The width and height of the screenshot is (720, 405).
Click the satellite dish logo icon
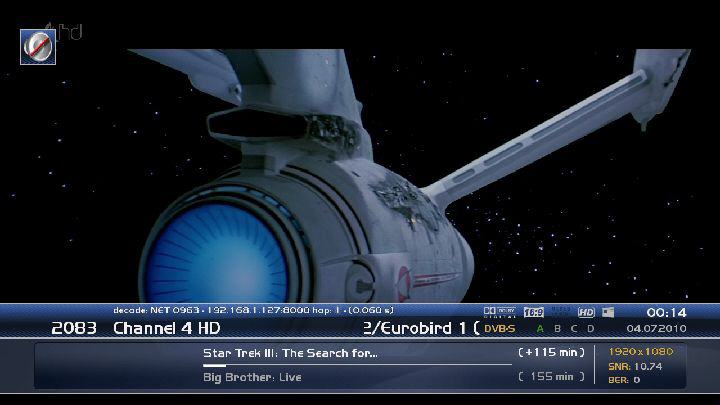click(38, 46)
